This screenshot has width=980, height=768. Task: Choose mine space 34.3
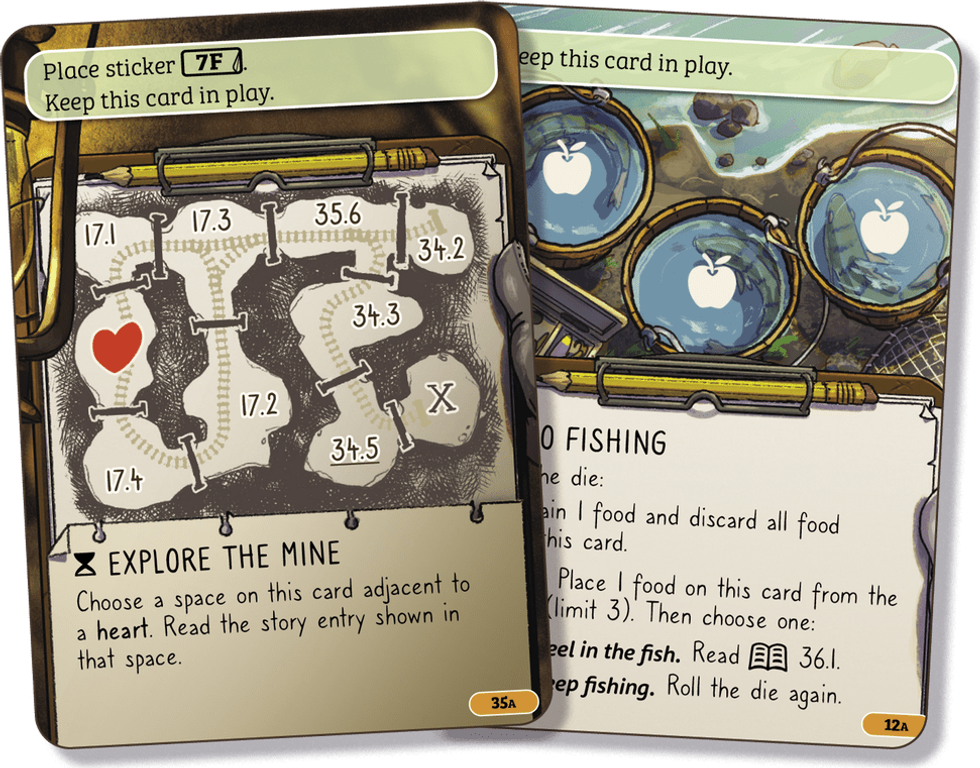[x=376, y=317]
